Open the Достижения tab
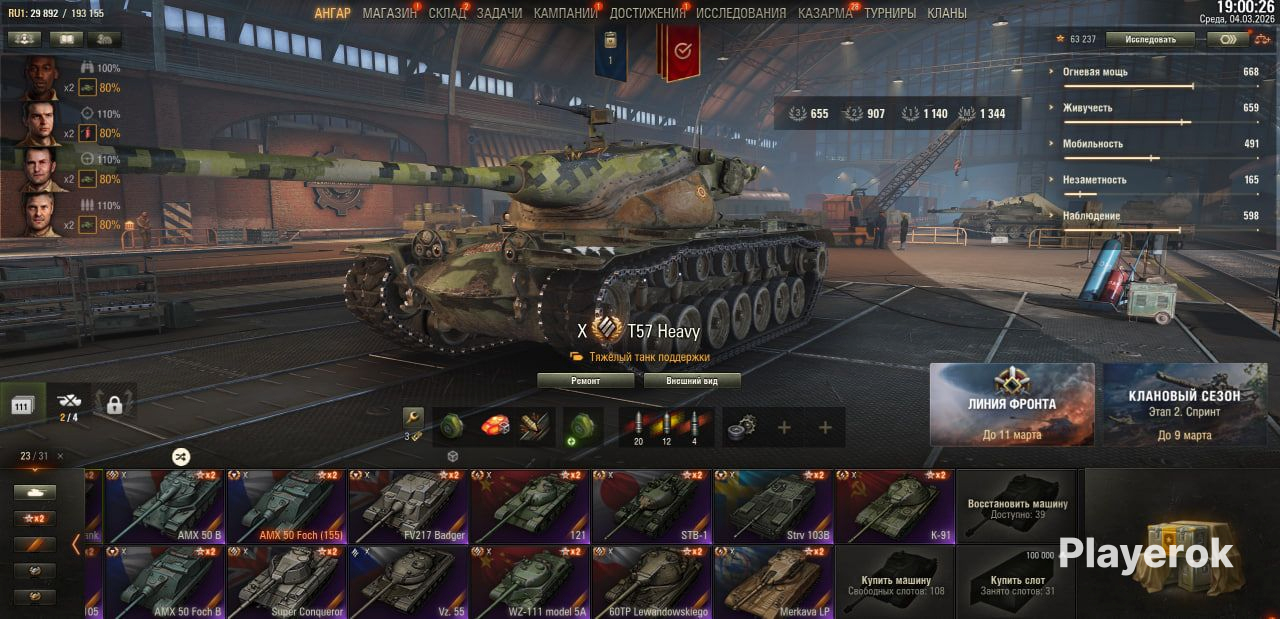This screenshot has width=1280, height=619. (x=646, y=13)
